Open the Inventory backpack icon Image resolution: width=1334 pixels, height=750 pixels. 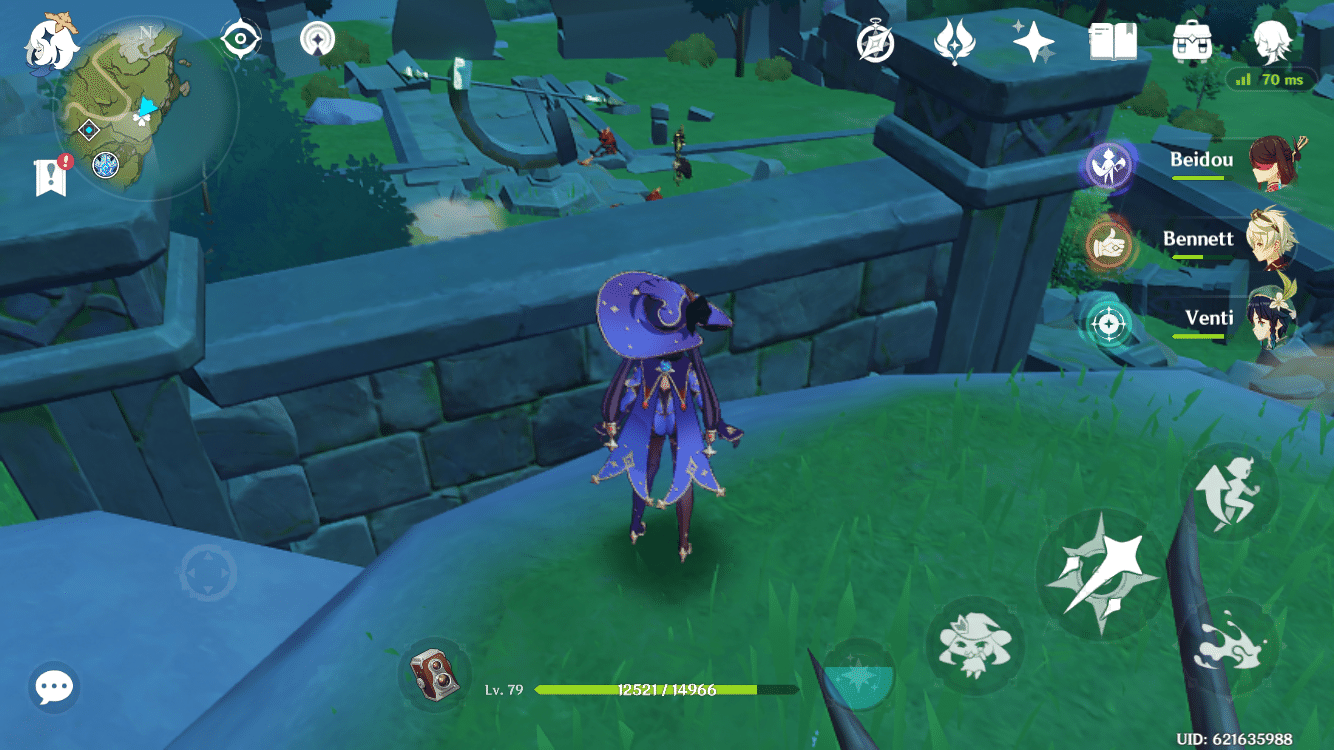point(1192,40)
